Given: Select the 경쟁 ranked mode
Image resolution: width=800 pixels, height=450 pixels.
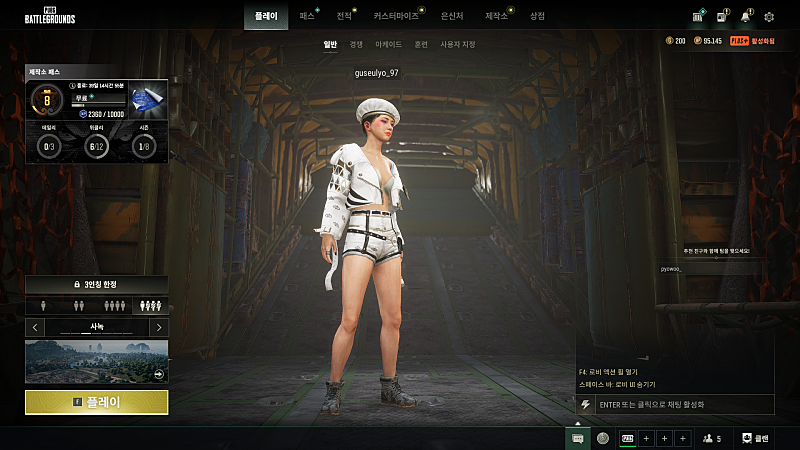Looking at the screenshot, I should coord(357,45).
